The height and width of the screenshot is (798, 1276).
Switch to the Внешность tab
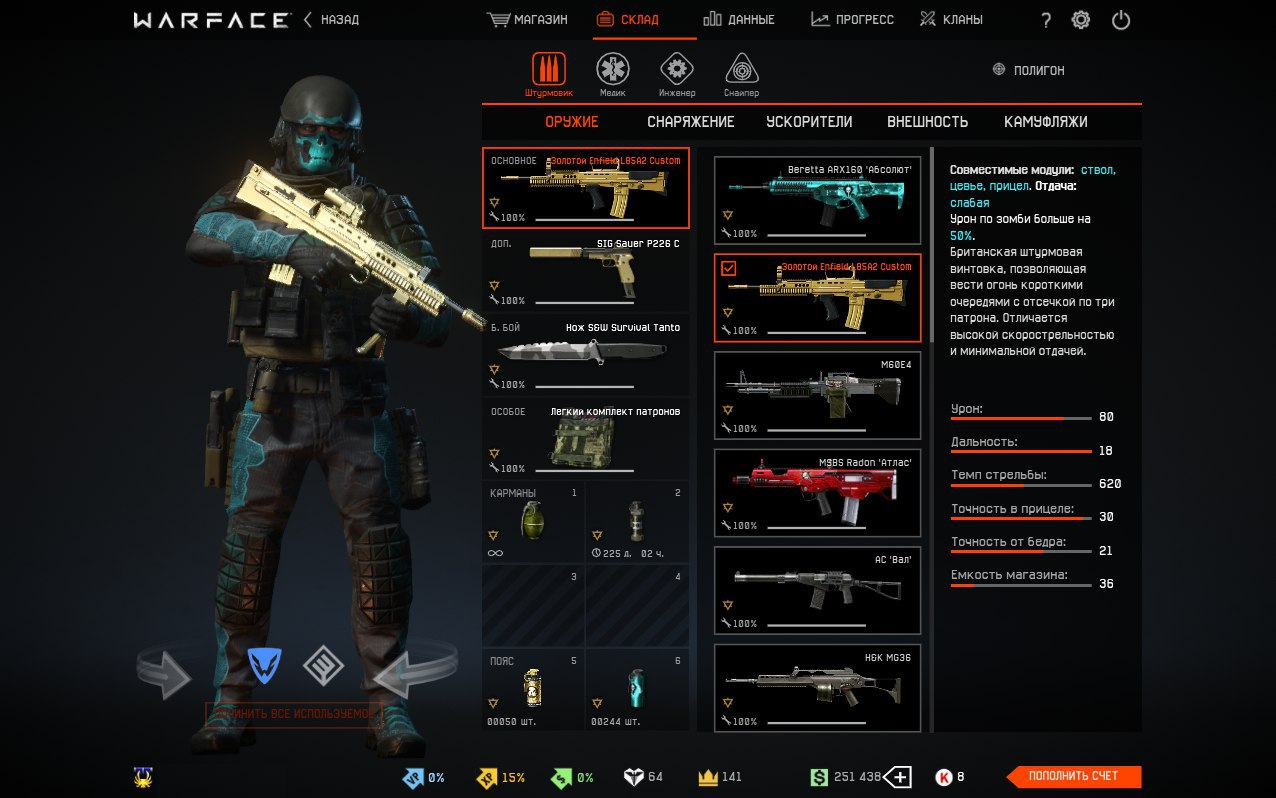tap(927, 122)
